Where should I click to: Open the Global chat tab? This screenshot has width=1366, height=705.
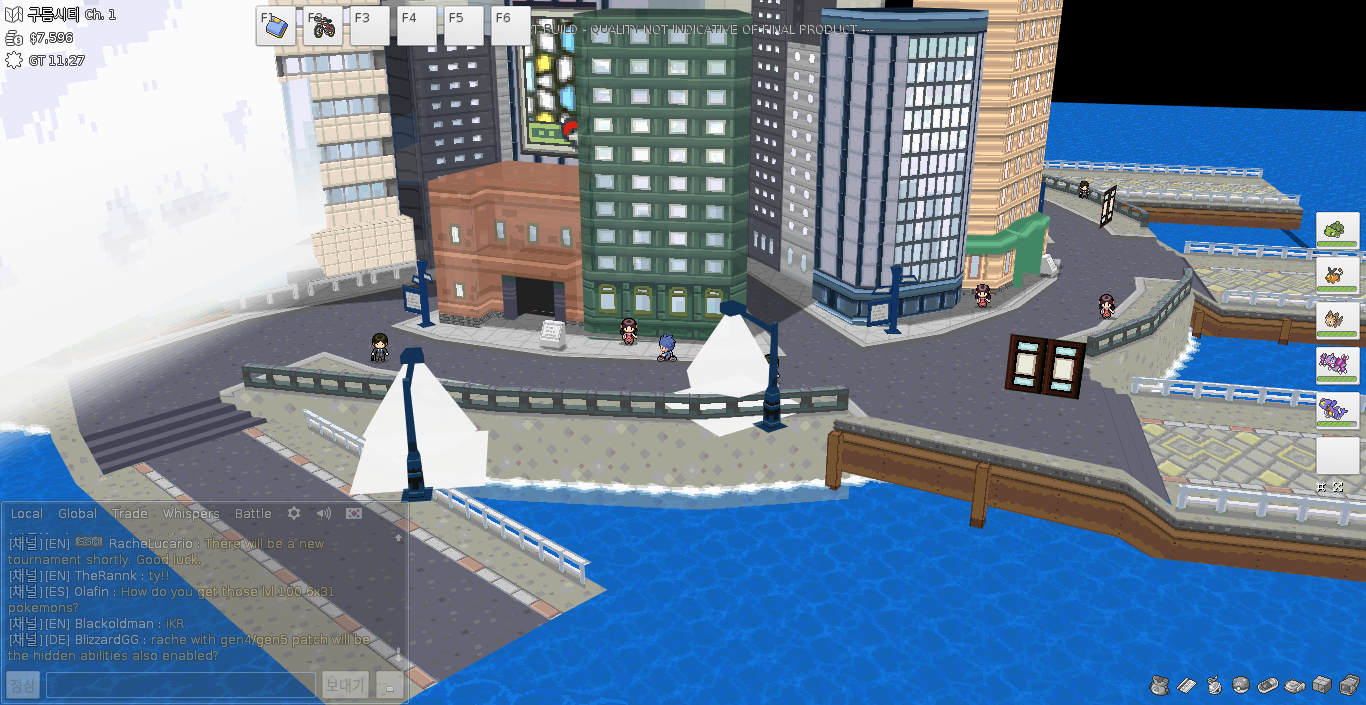(77, 514)
